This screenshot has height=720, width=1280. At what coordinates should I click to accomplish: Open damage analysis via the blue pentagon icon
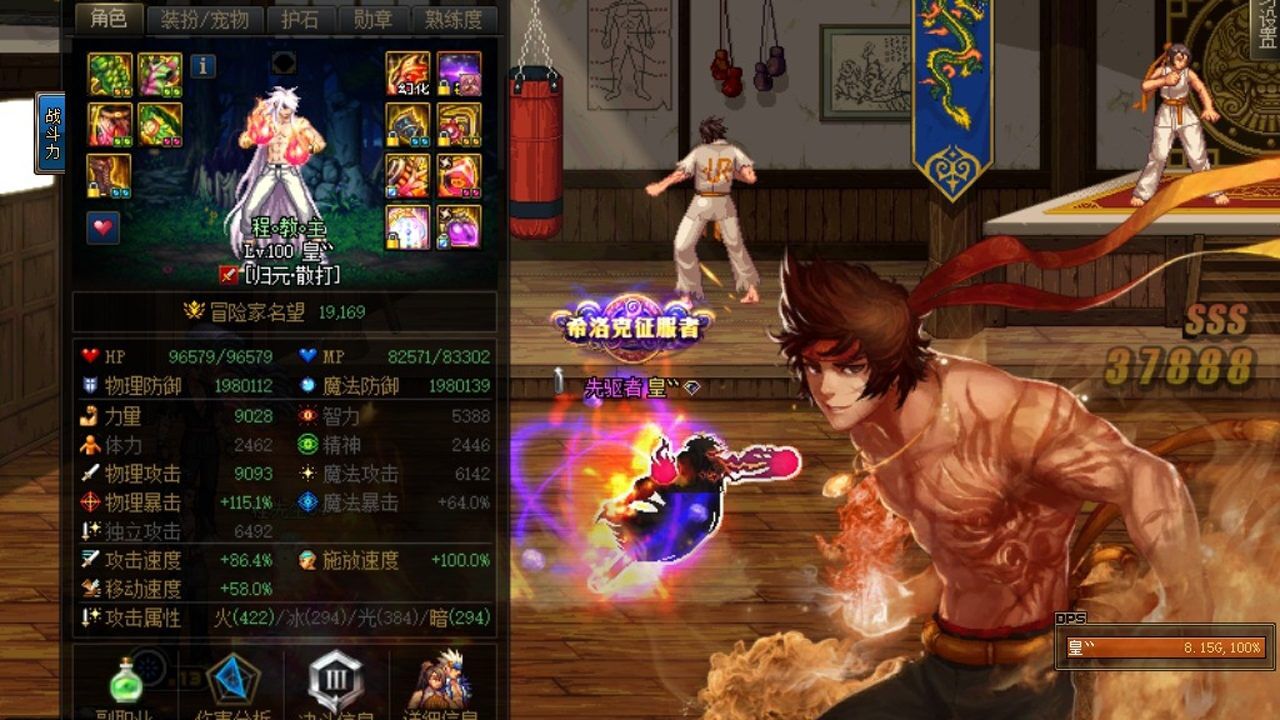point(232,677)
